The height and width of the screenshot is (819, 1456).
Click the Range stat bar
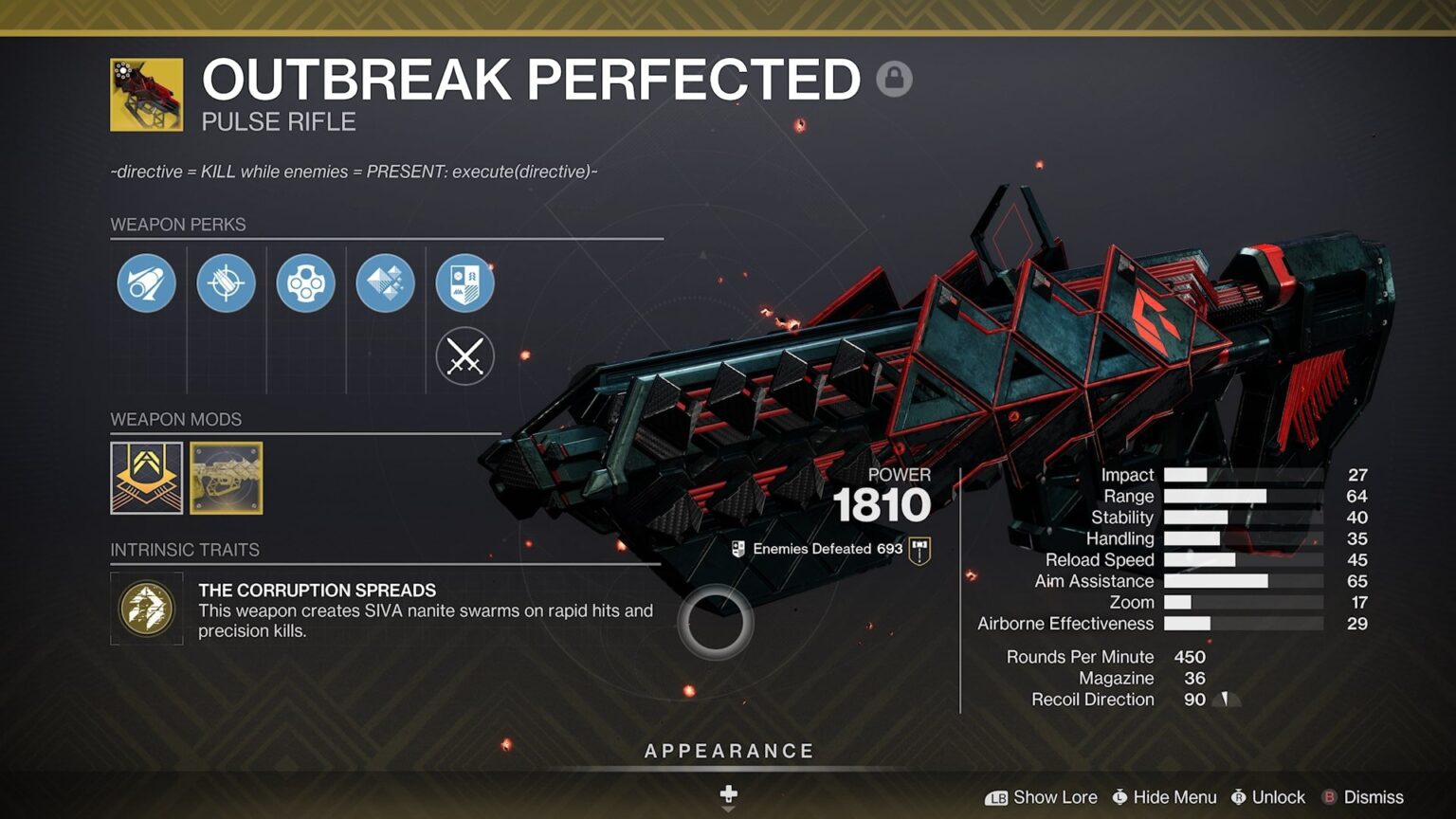tap(1213, 496)
